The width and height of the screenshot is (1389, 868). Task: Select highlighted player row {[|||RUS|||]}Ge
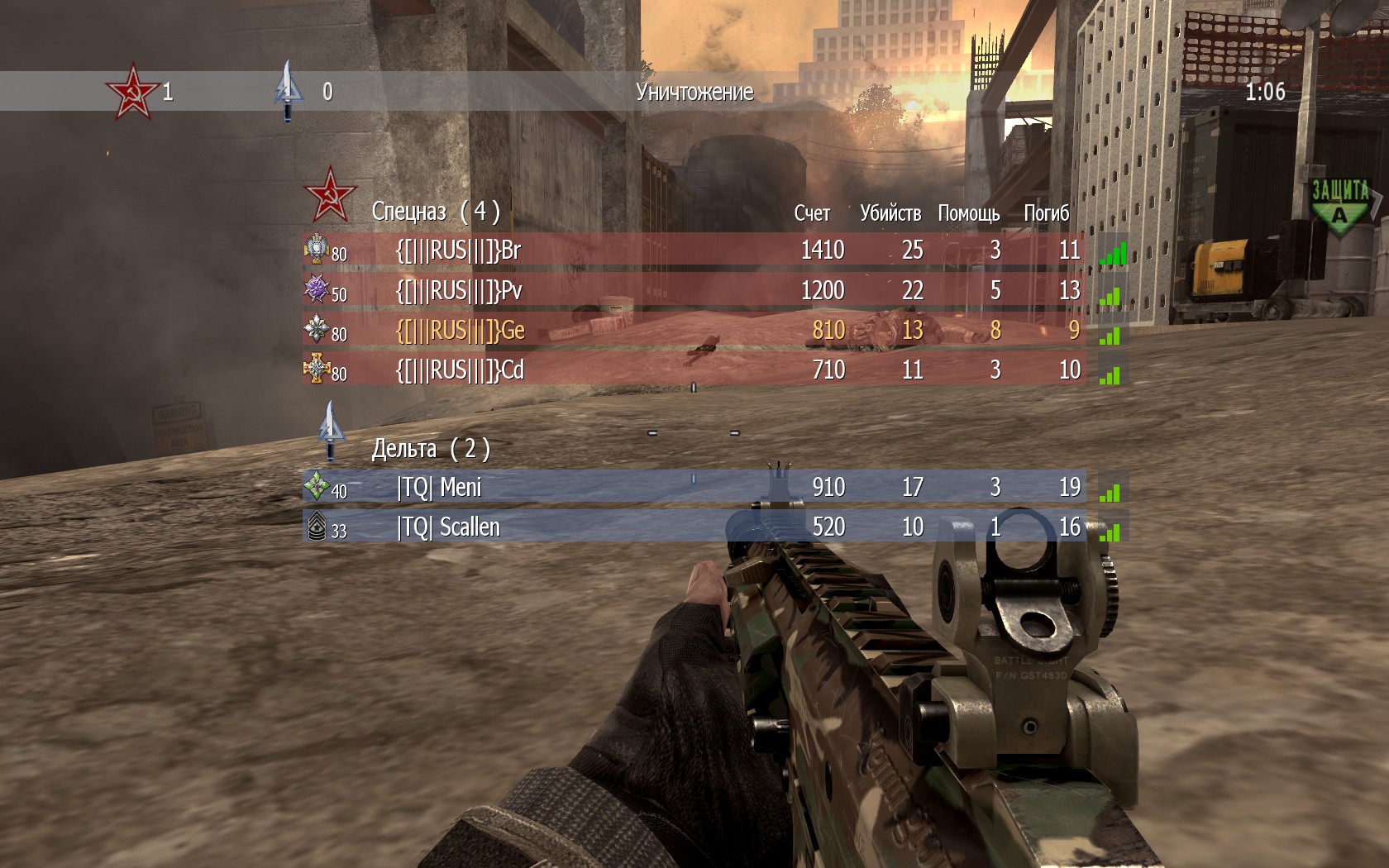(694, 330)
